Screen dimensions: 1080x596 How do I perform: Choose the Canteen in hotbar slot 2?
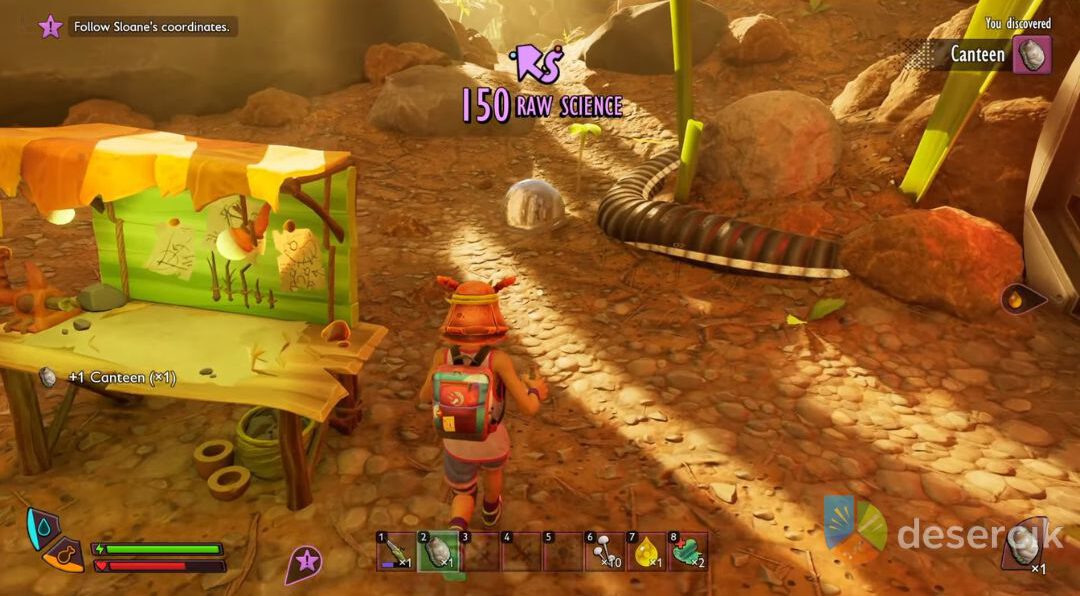pyautogui.click(x=435, y=551)
